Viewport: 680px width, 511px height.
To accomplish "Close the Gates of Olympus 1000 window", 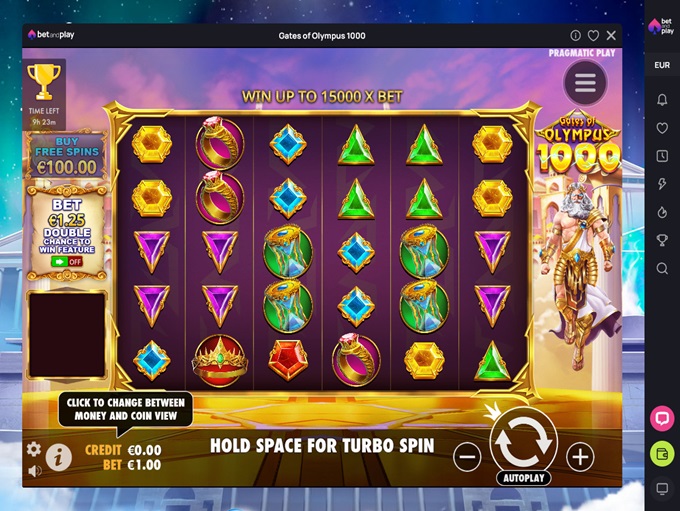I will pos(611,36).
